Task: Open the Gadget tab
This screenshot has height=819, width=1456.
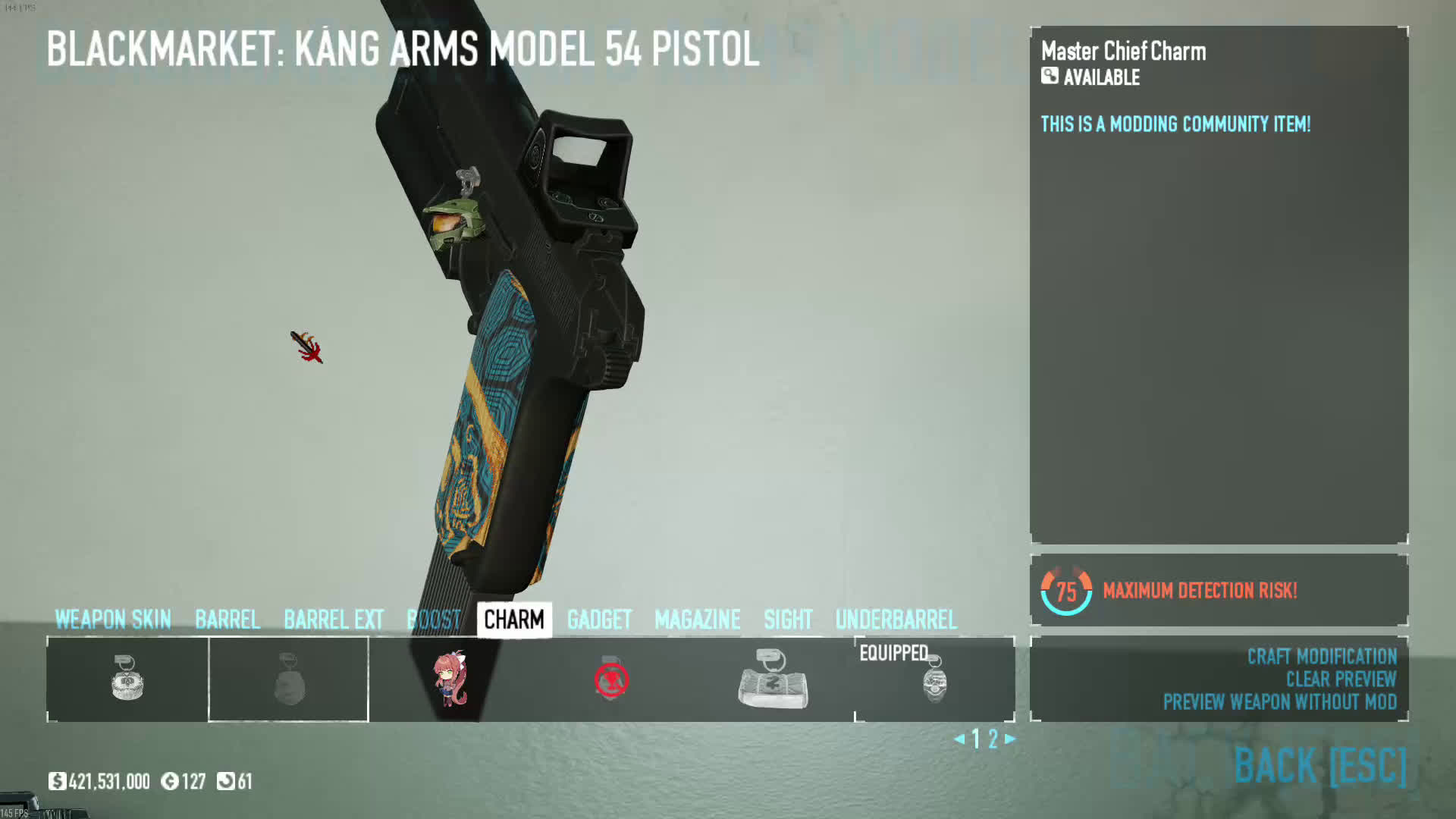Action: (599, 620)
